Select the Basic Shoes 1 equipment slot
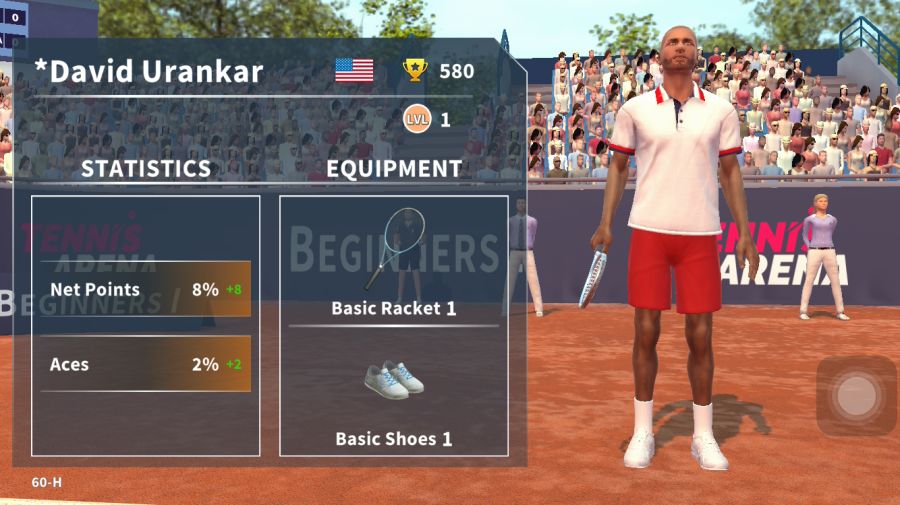Viewport: 900px width, 505px height. (393, 395)
